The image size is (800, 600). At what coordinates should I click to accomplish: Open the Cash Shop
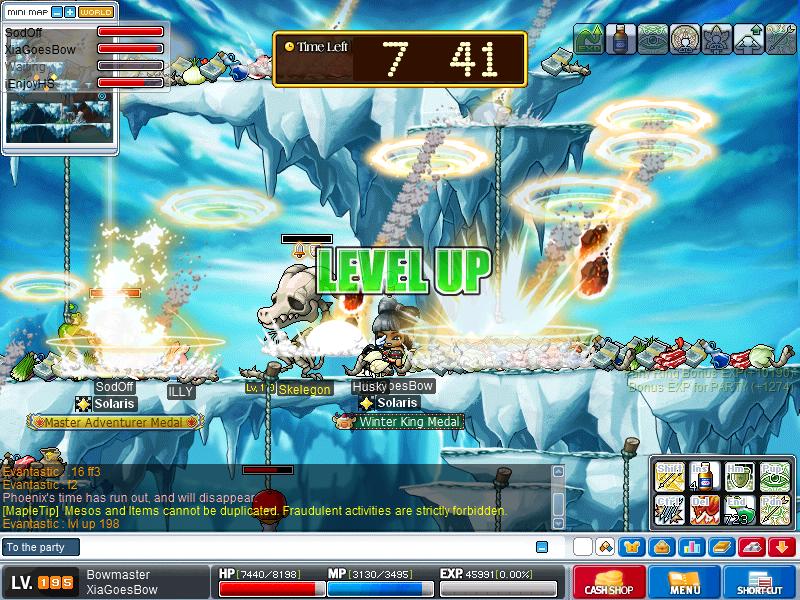tap(608, 582)
